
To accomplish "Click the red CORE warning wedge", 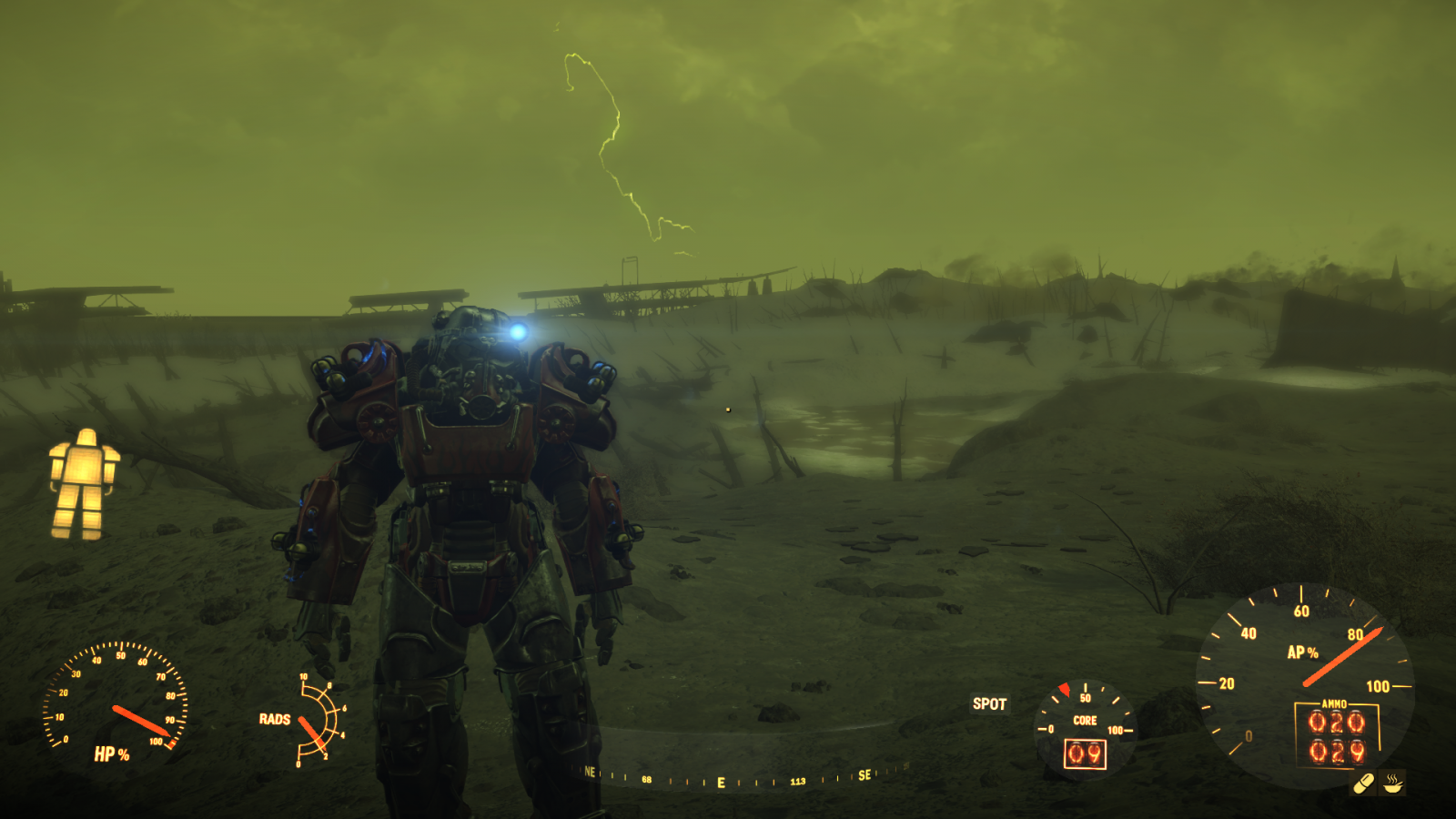I will pos(1065,688).
